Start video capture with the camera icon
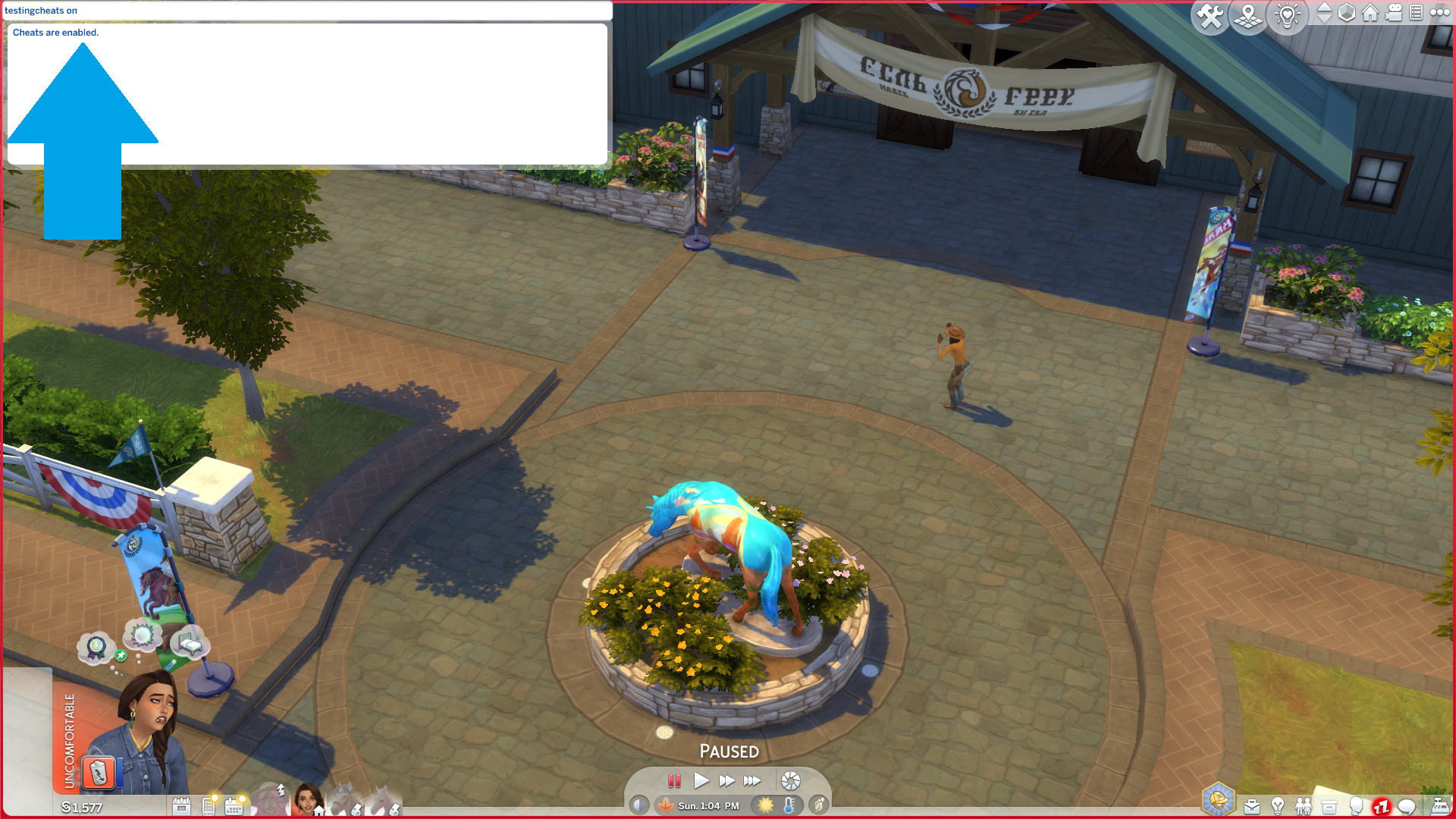This screenshot has height=819, width=1456. [1394, 14]
